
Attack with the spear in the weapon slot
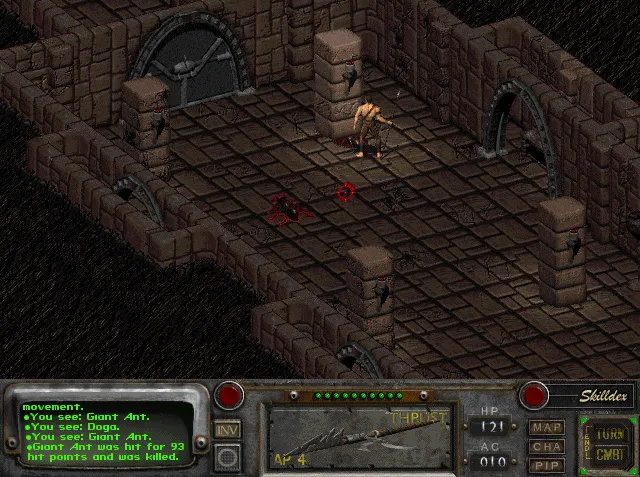(357, 437)
